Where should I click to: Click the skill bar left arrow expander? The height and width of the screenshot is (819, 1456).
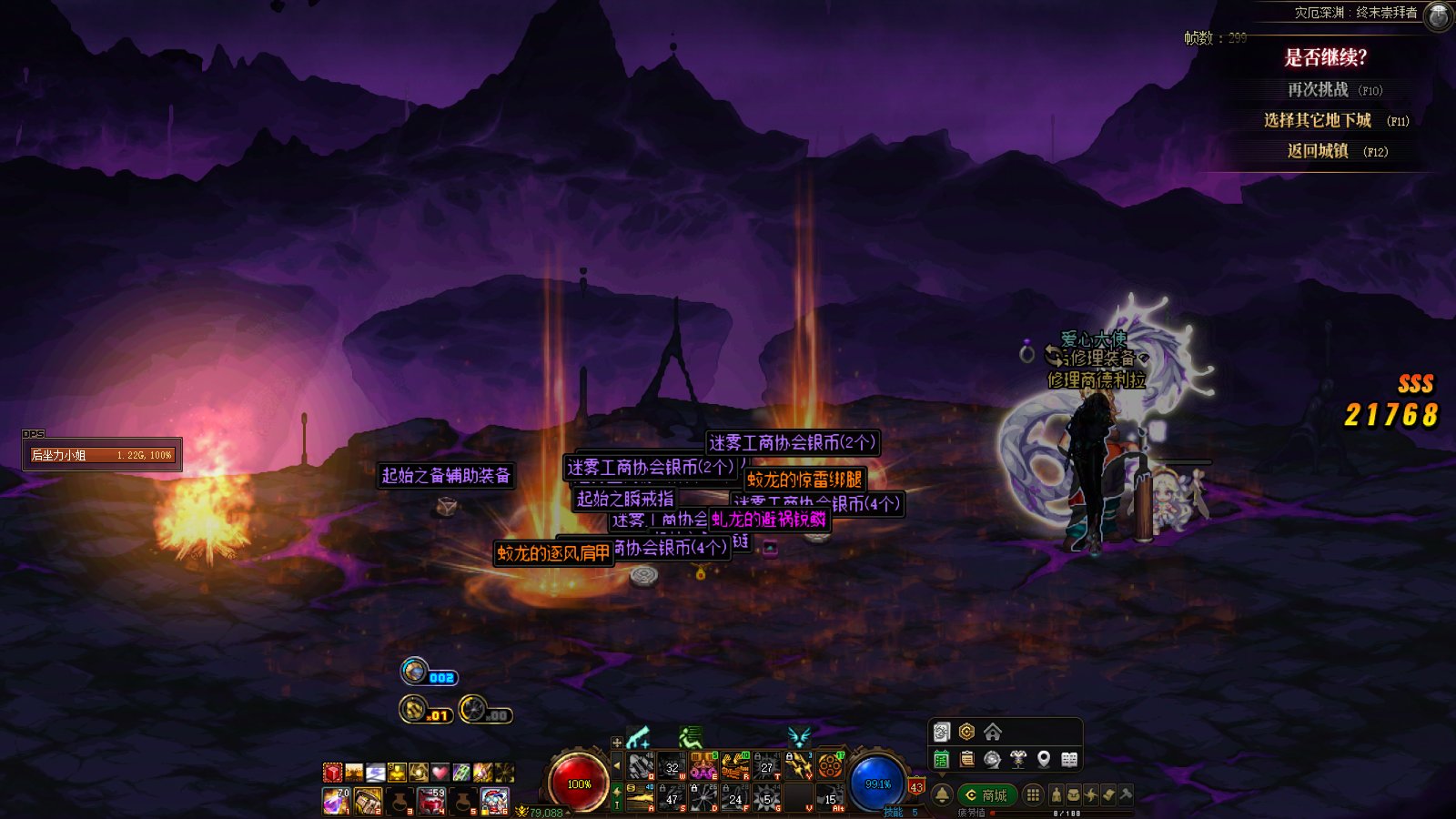coord(617,766)
